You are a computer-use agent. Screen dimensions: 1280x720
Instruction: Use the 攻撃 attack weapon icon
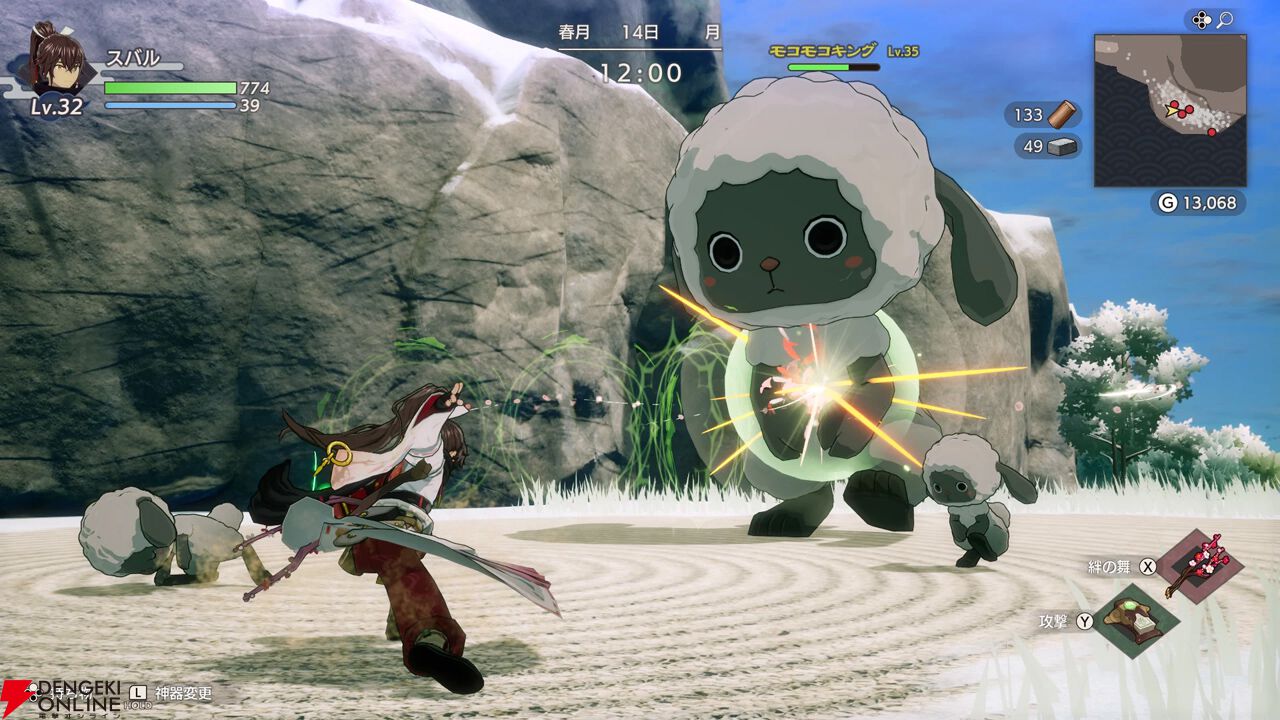(1137, 622)
